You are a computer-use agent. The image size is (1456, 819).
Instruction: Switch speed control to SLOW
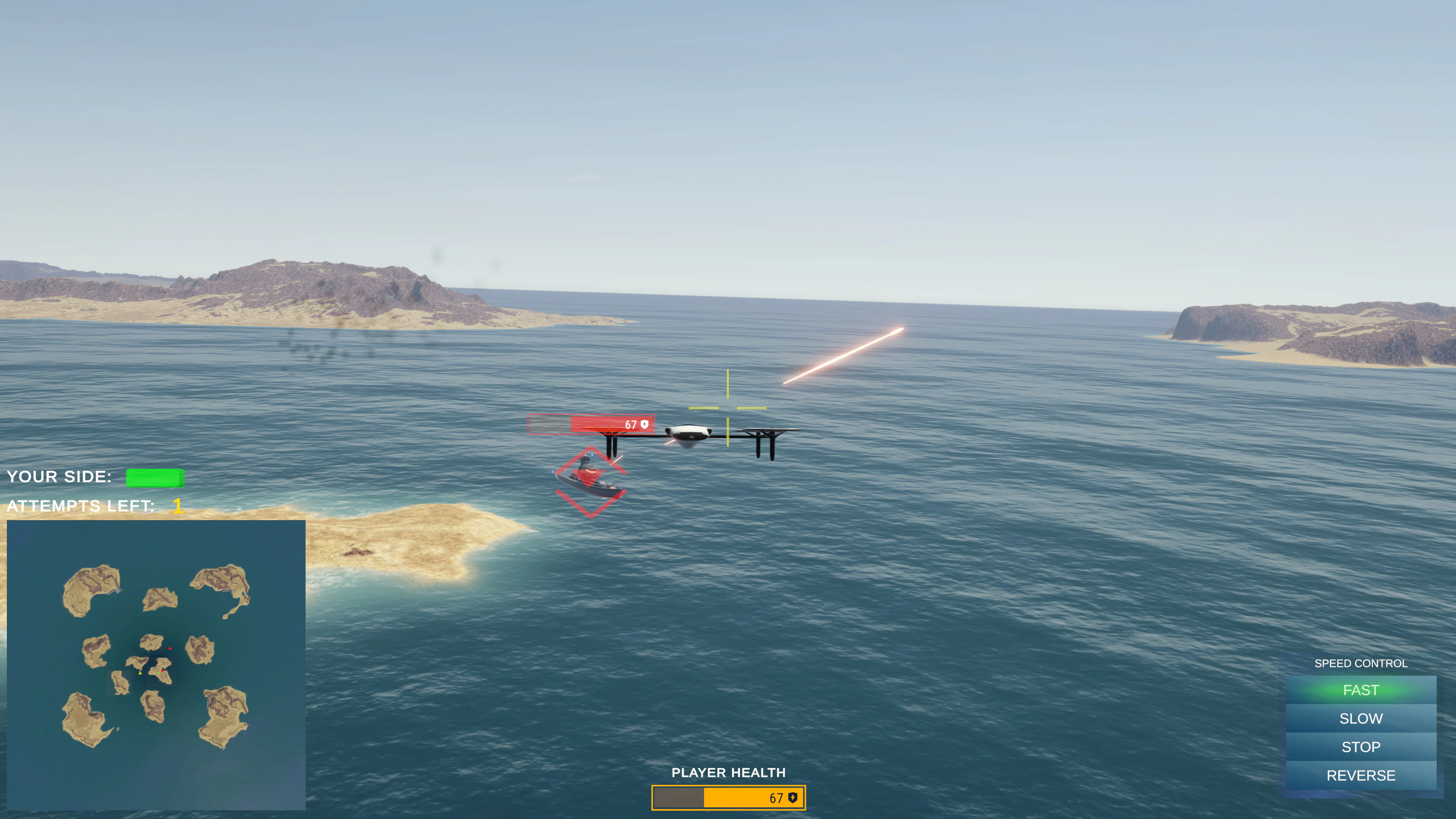(x=1360, y=719)
